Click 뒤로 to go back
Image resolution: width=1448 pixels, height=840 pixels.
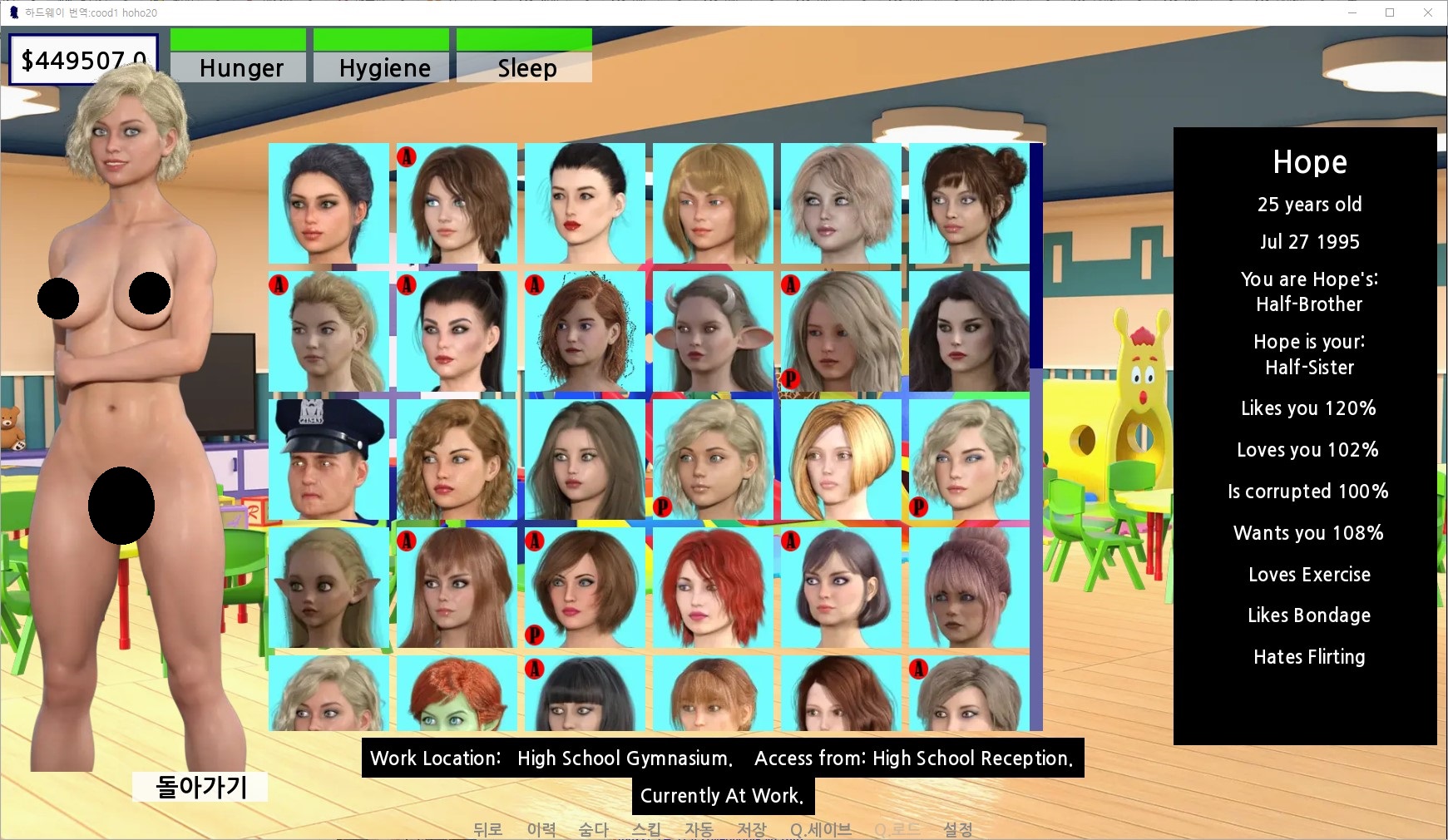coord(487,829)
